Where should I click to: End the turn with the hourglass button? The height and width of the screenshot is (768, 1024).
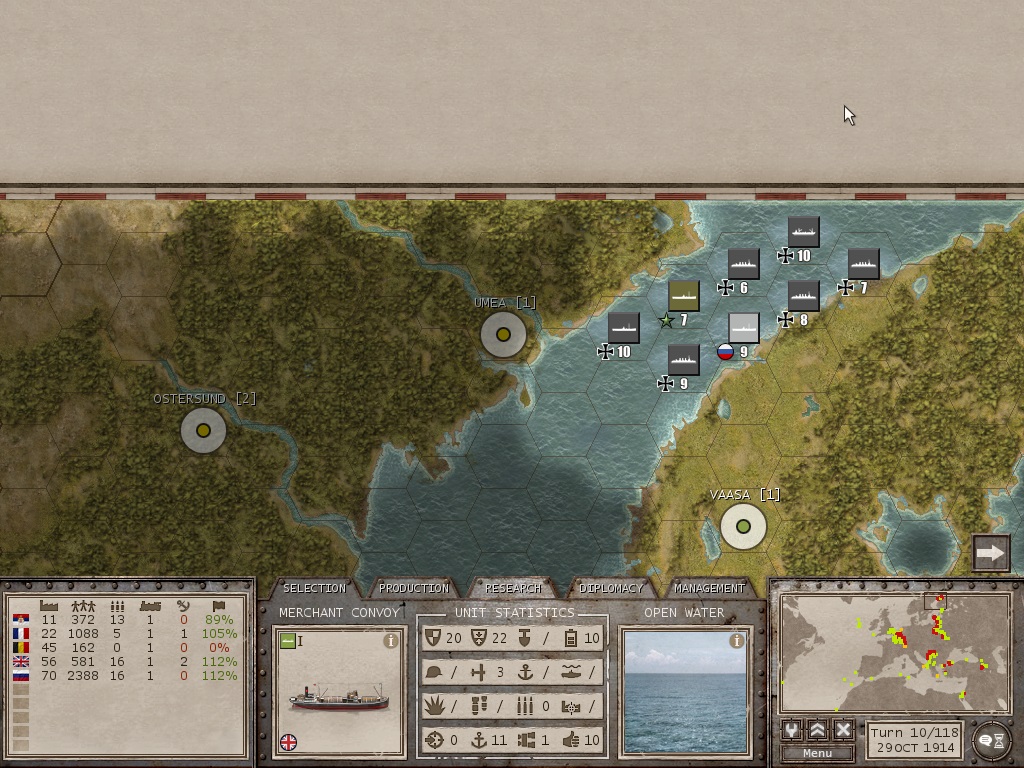990,740
